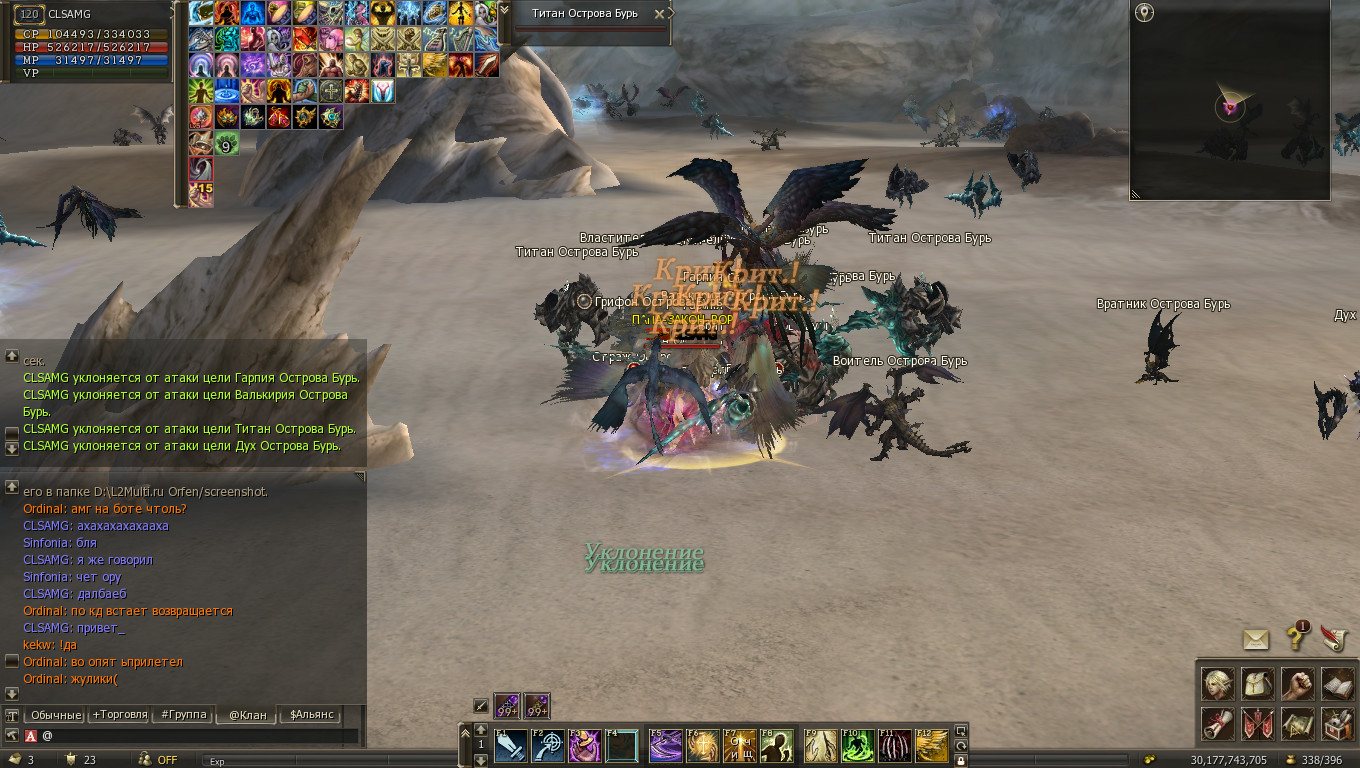Close the Титан Острова Бурь target window

click(659, 14)
